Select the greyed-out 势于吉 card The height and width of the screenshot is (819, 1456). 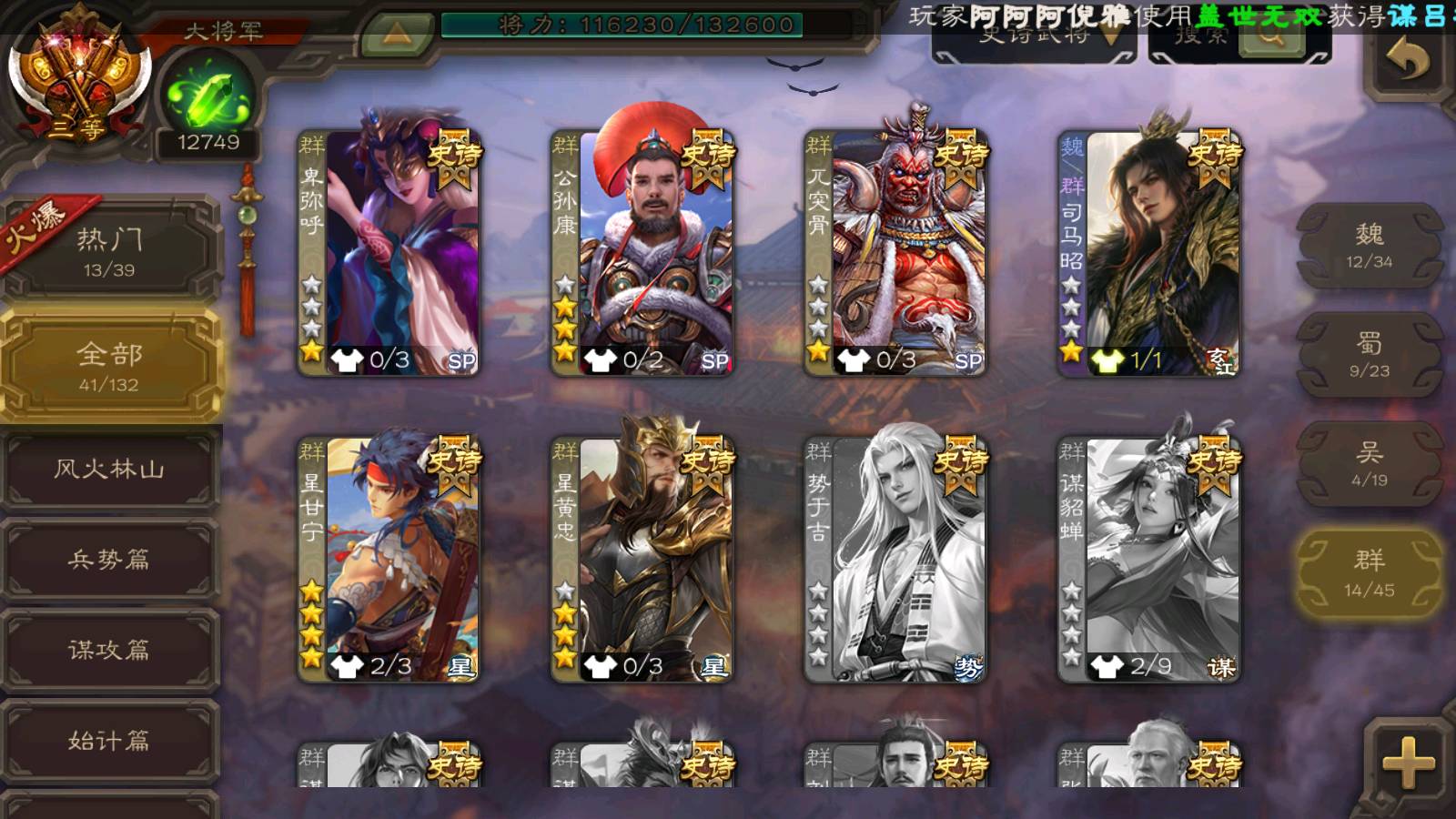pyautogui.click(x=895, y=559)
